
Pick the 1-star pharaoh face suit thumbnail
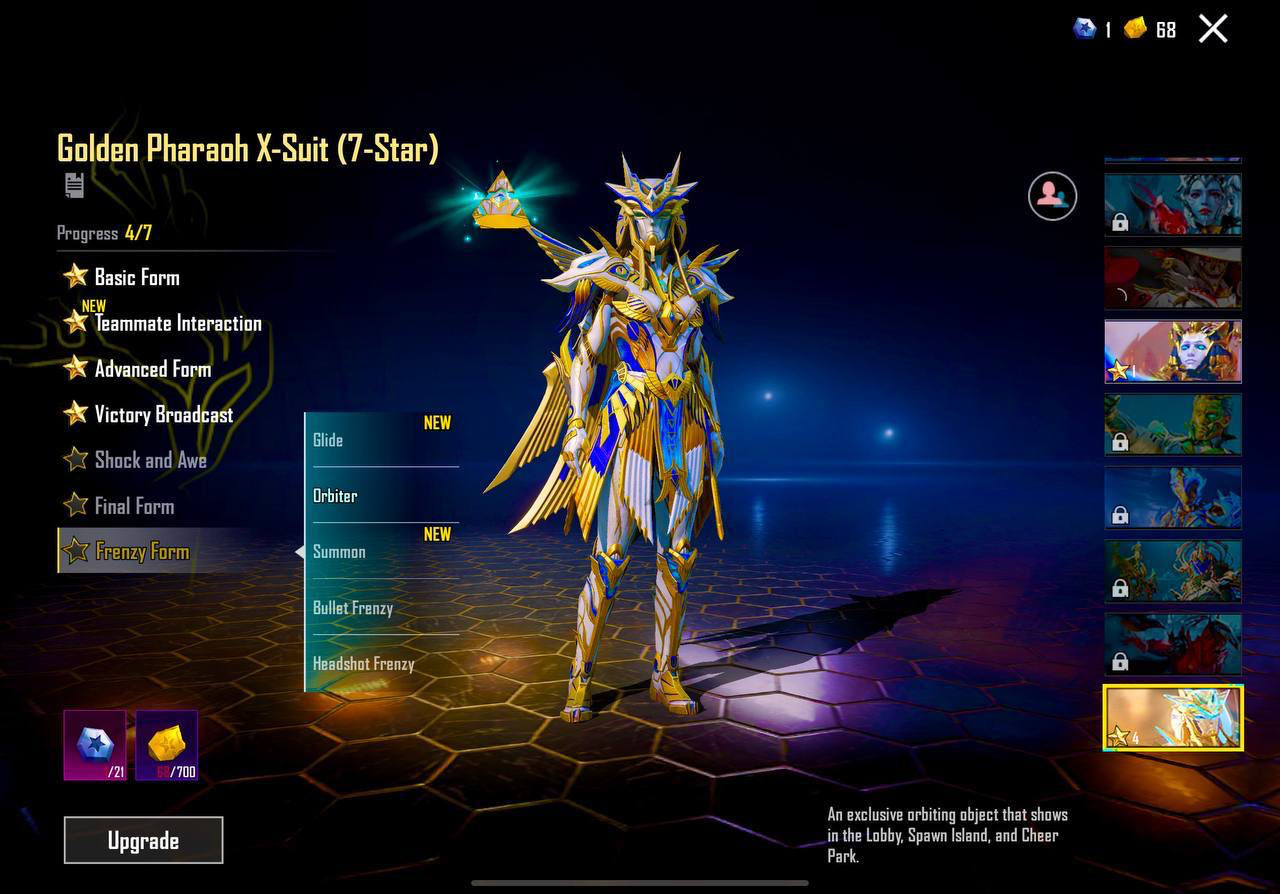pyautogui.click(x=1173, y=351)
